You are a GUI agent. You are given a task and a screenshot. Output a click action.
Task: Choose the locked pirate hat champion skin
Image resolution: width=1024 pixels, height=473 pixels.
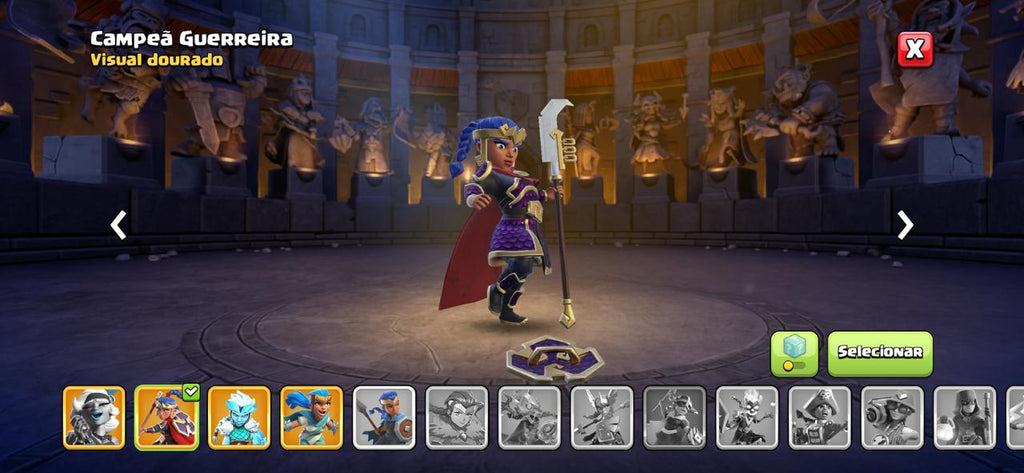point(820,416)
